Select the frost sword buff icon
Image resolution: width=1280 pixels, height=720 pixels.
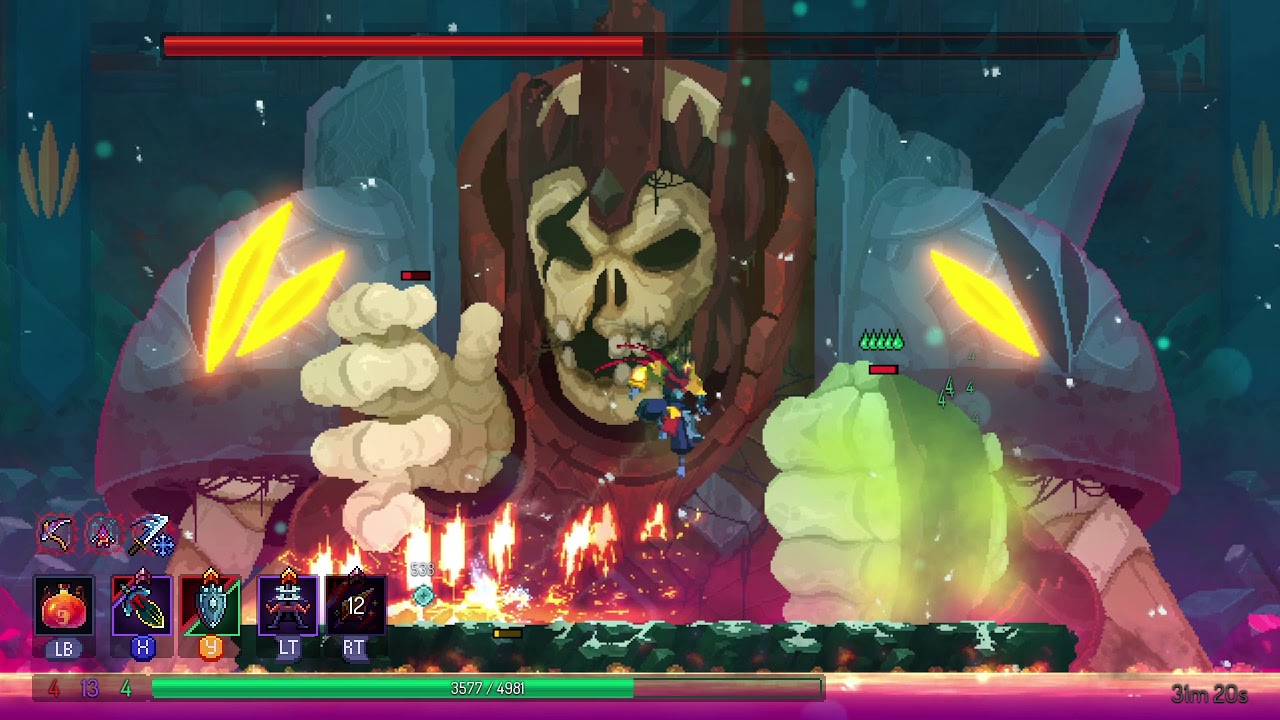(152, 533)
